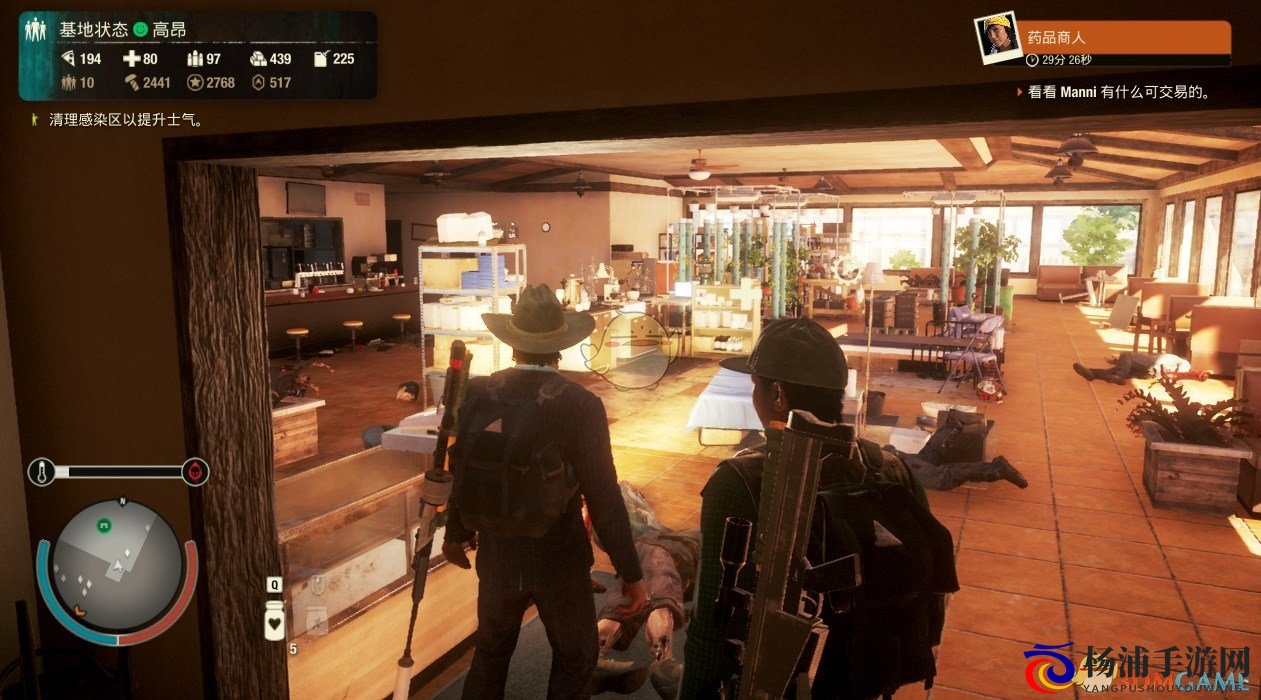This screenshot has height=700, width=1261.
Task: Open the community survivors icon
Action: click(36, 29)
